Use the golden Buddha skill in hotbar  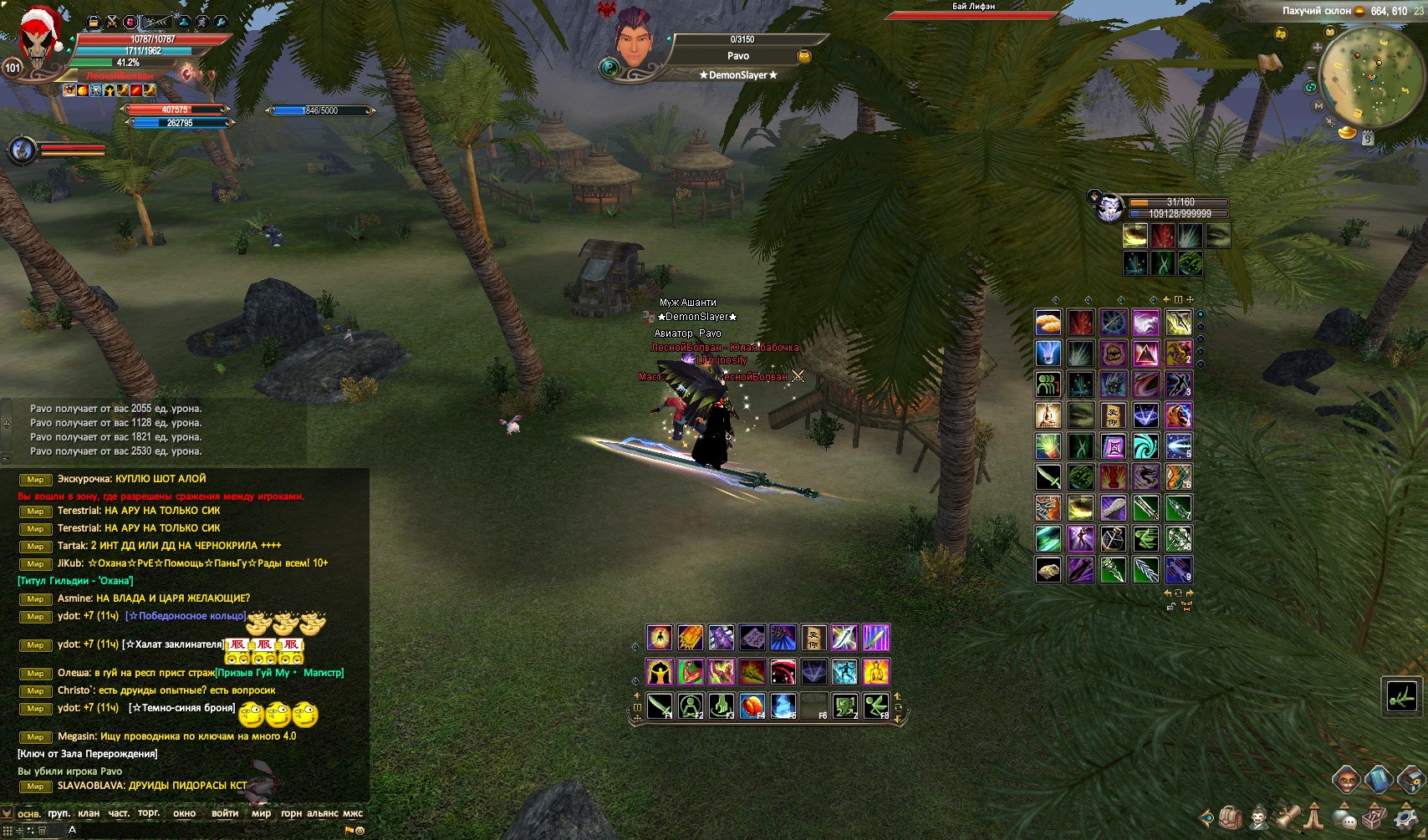pos(876,672)
